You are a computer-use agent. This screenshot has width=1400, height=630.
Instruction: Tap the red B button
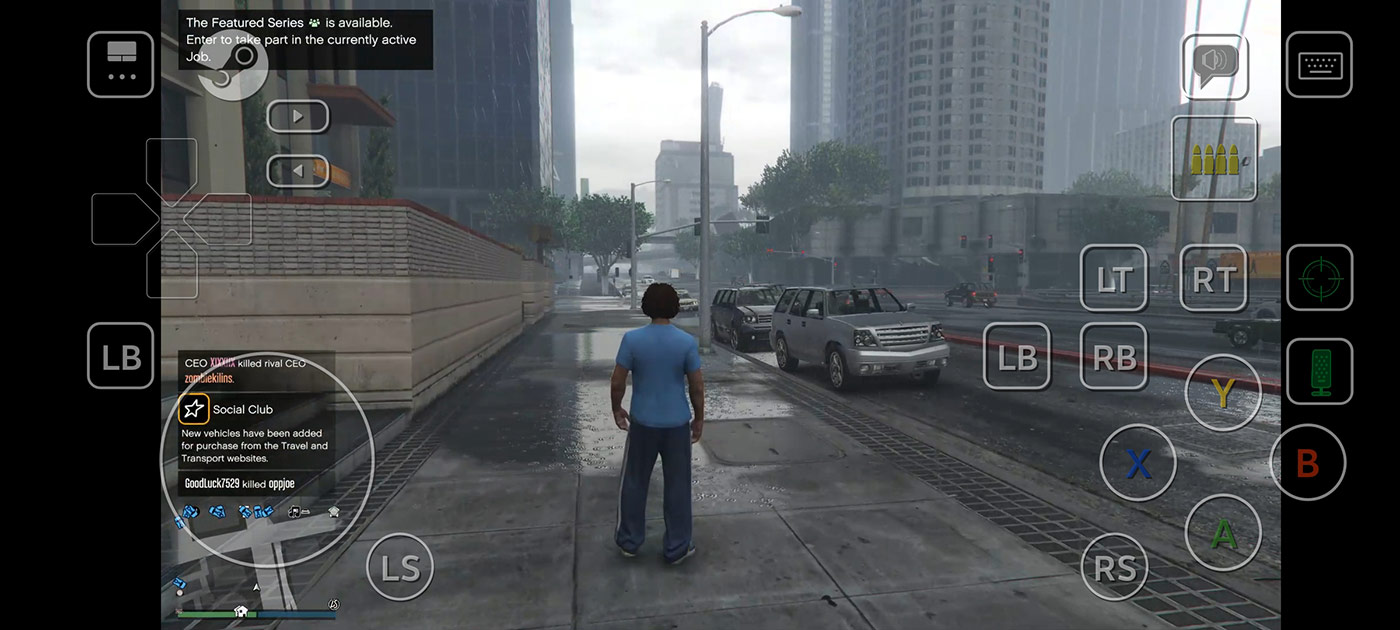1307,463
